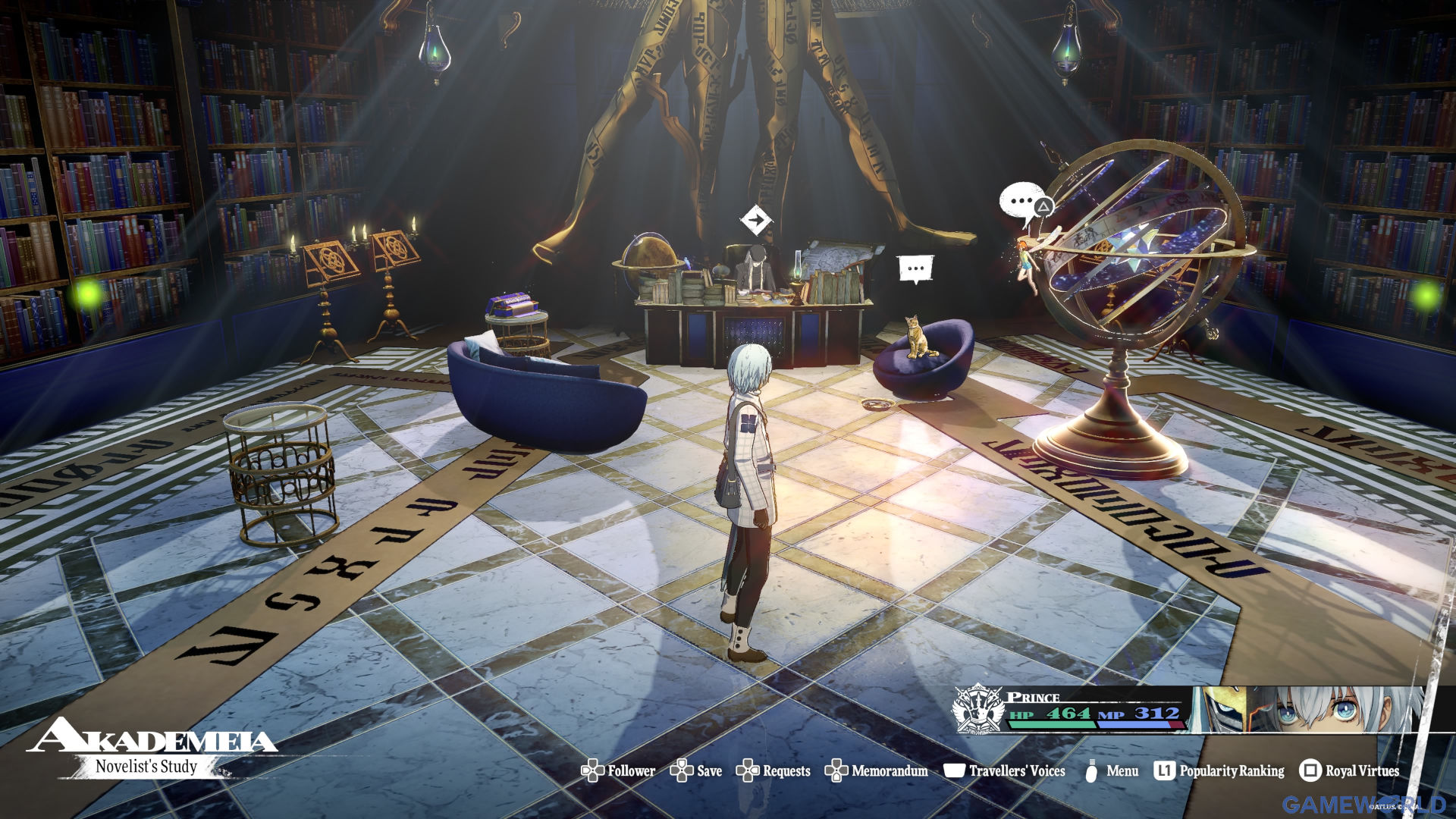Open the Royal Virtues screen
This screenshot has height=819, width=1456.
[1350, 771]
